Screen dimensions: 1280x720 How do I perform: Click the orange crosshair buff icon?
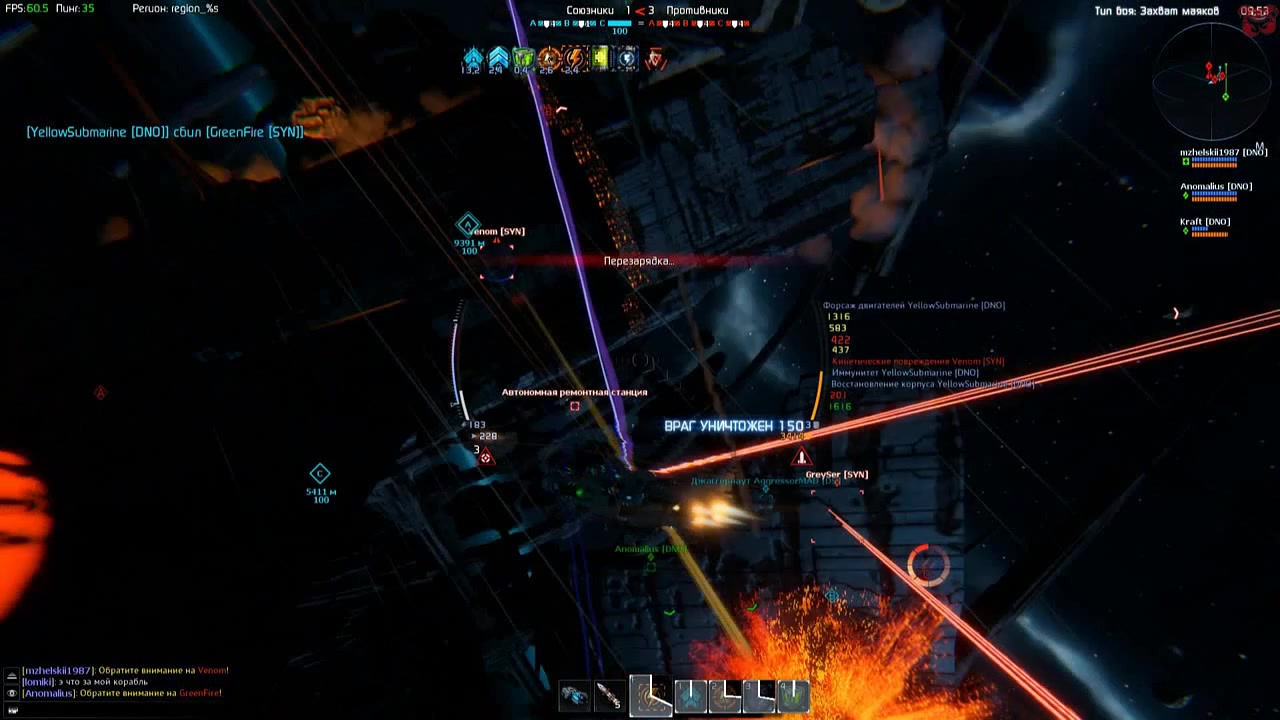point(548,58)
